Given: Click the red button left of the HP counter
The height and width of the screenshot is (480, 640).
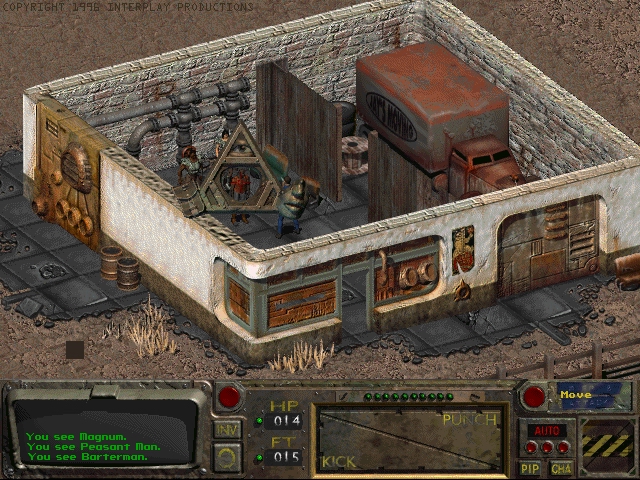Looking at the screenshot, I should click(x=230, y=397).
